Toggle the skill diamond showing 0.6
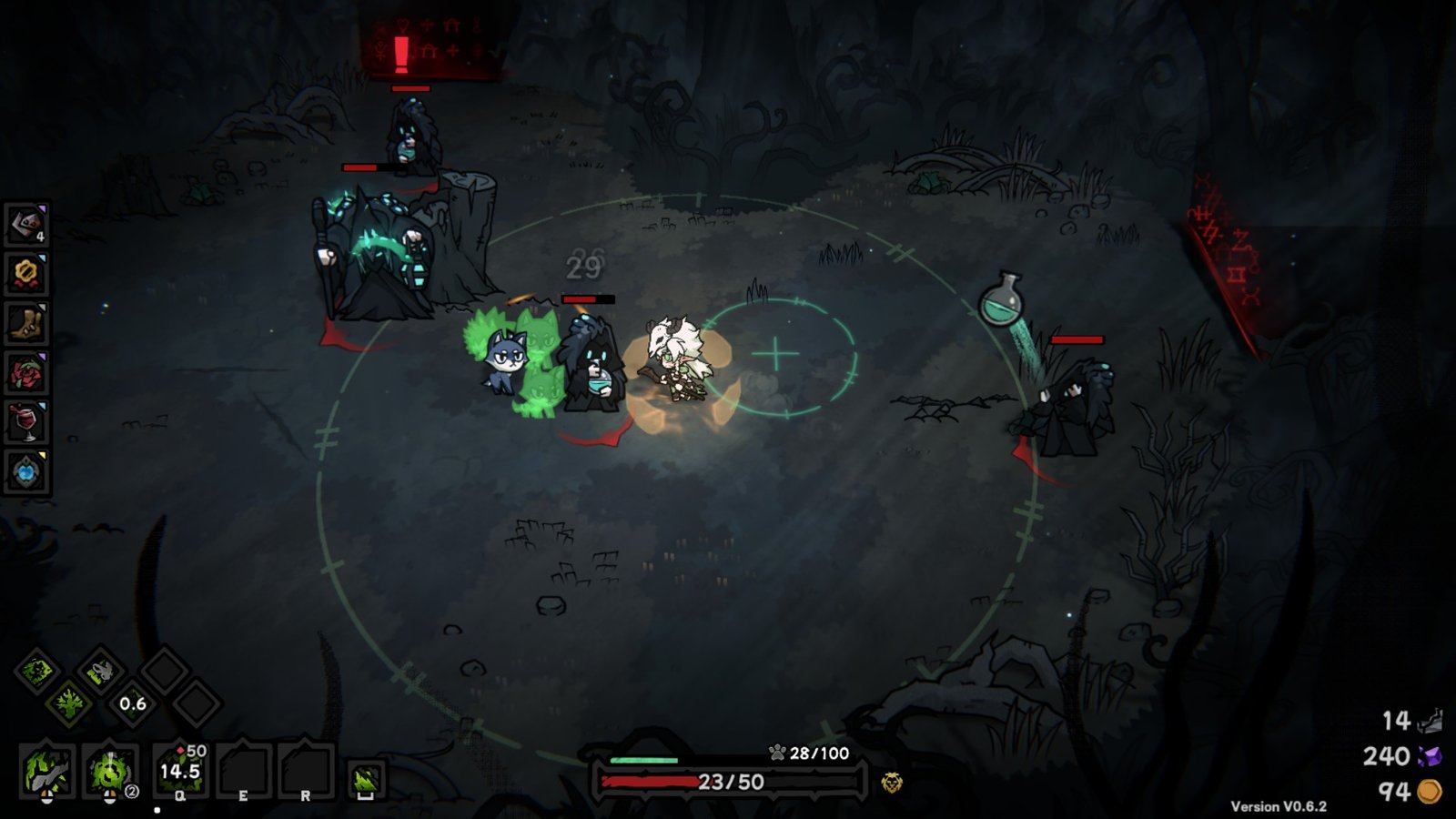Image resolution: width=1456 pixels, height=819 pixels. tap(131, 704)
